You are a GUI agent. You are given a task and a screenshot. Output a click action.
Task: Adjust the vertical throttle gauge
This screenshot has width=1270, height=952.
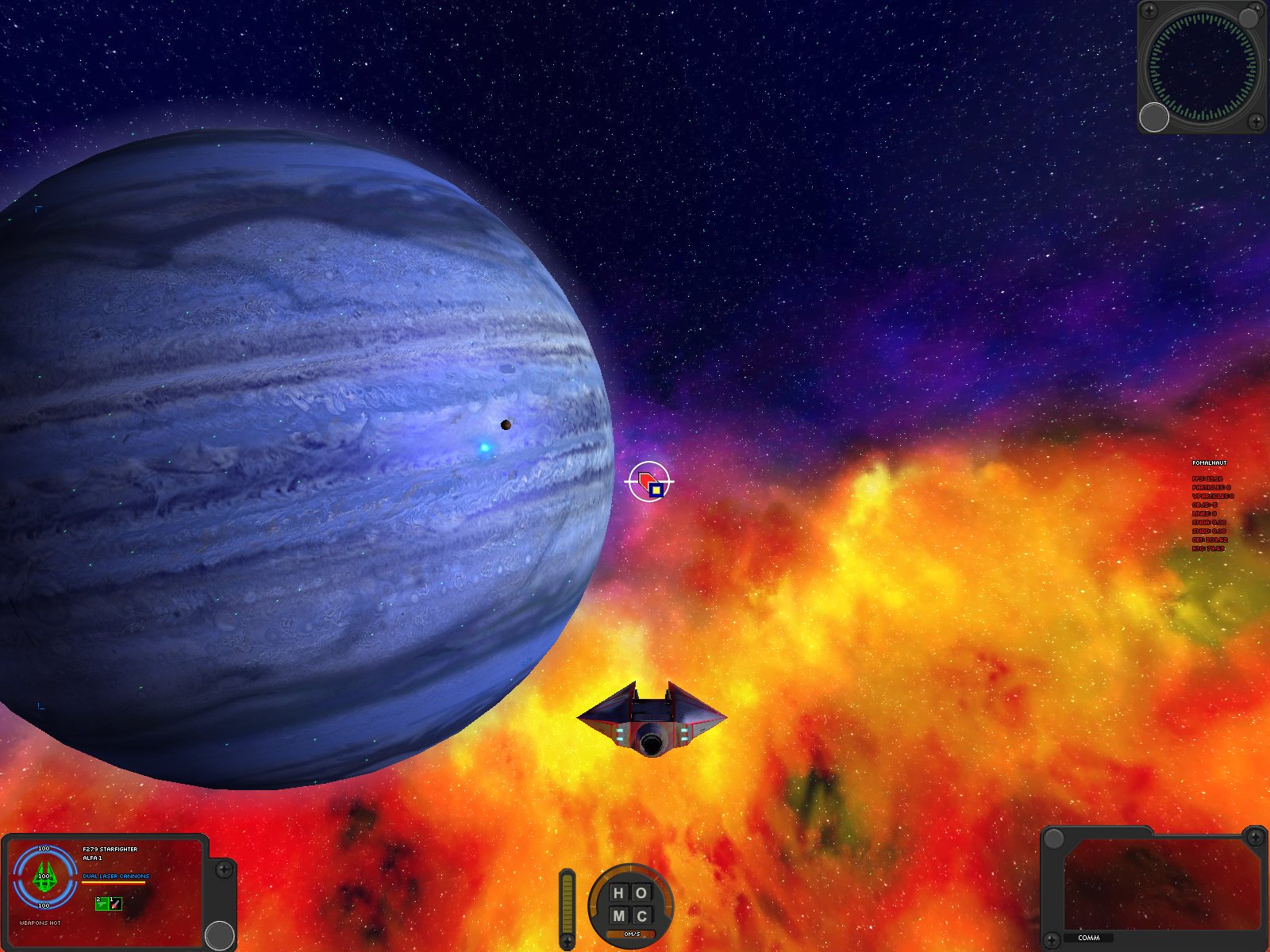568,904
